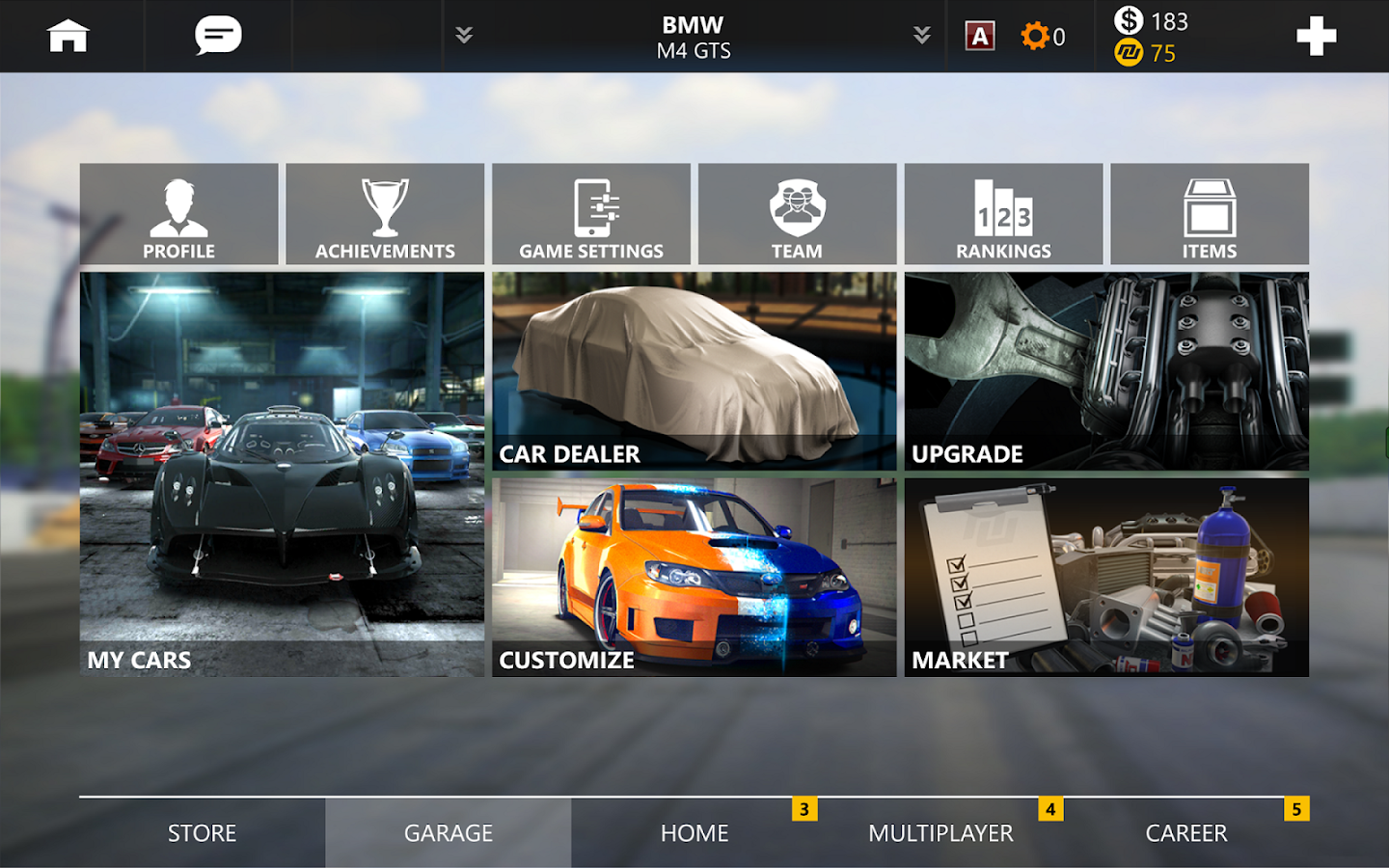This screenshot has height=868, width=1389.
Task: Show the Rankings leaderboard
Action: [x=1003, y=214]
